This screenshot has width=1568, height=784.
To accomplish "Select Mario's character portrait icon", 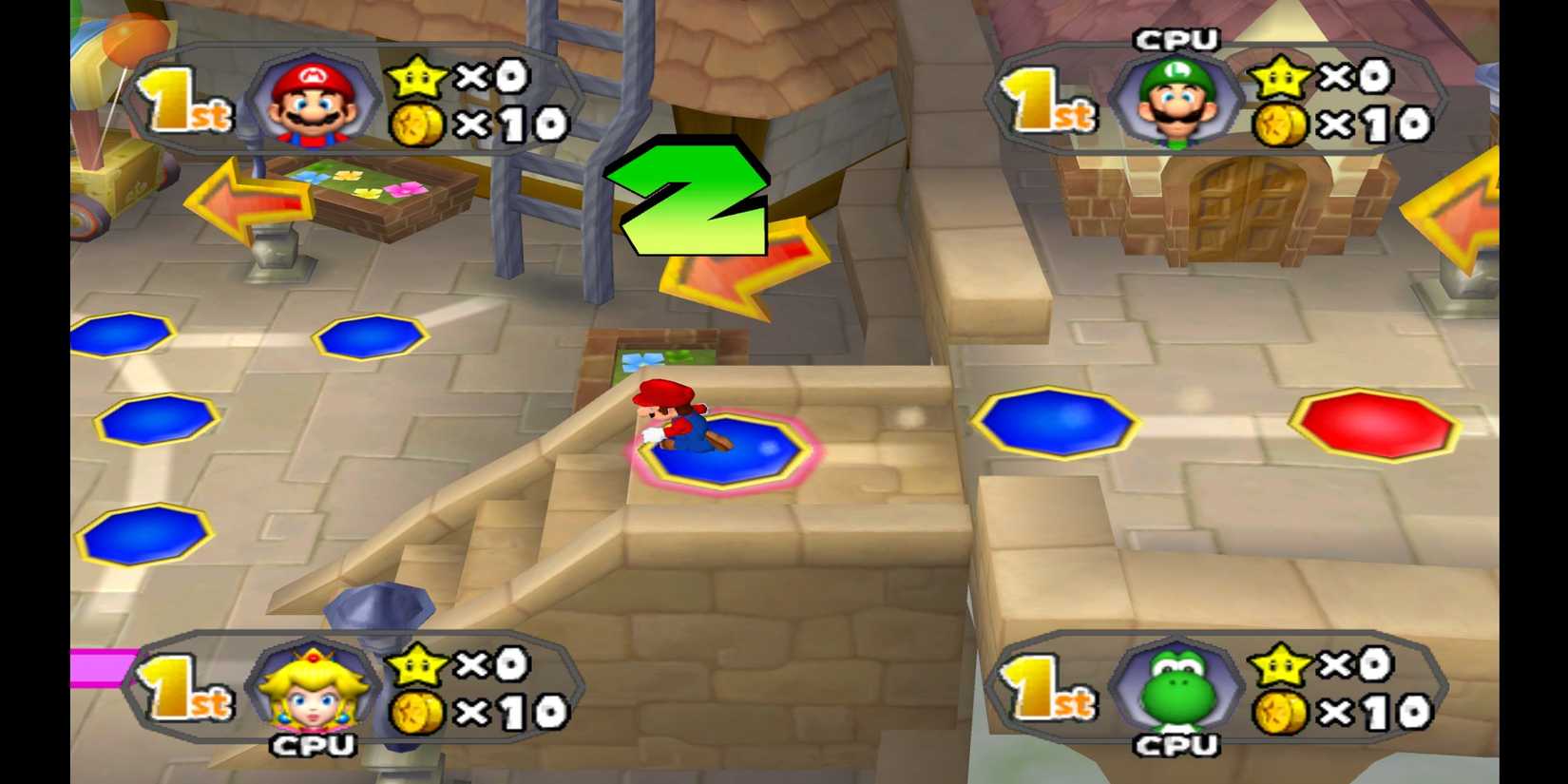I will 311,100.
